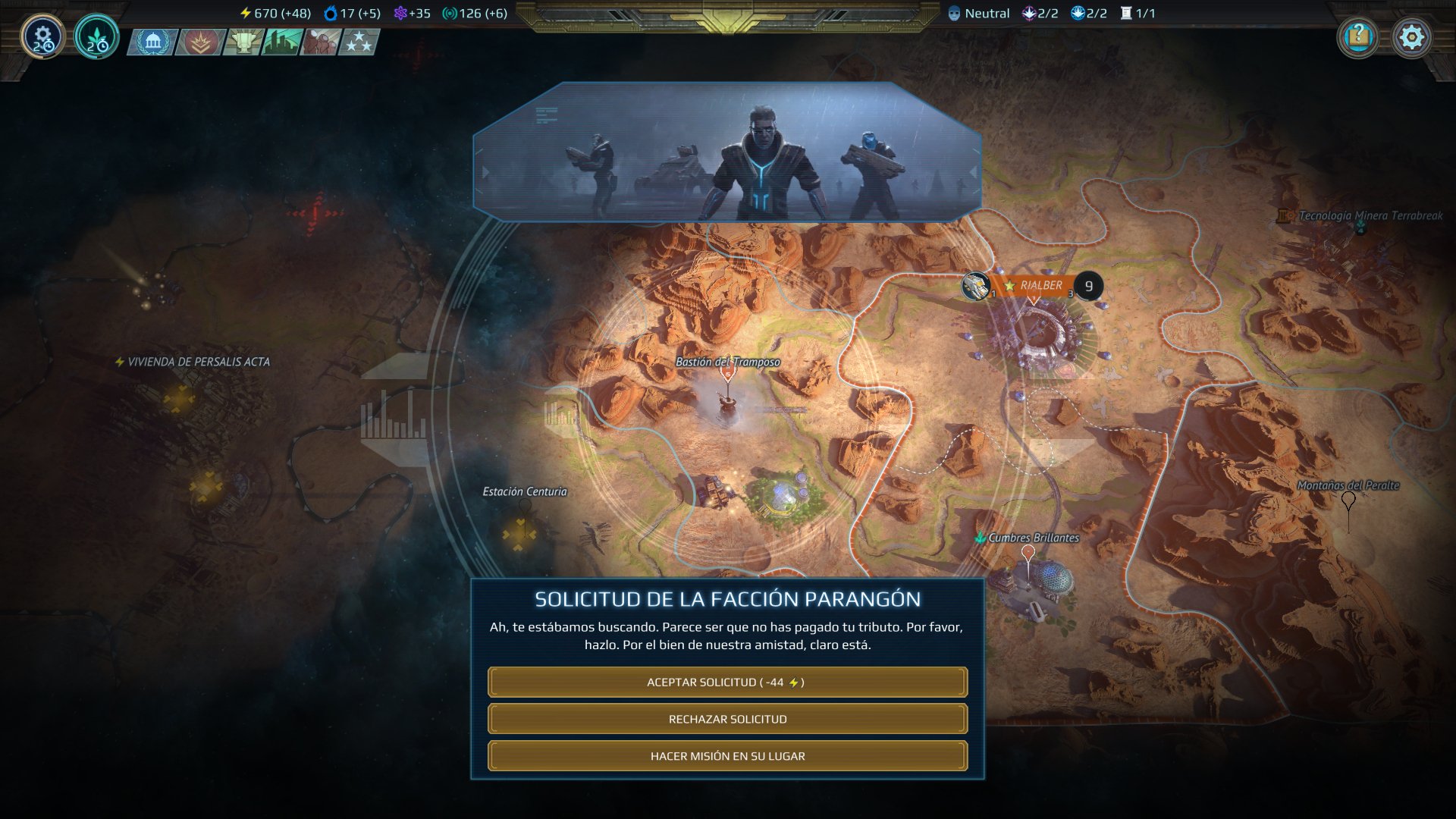Click the energy lightning resource icon

click(x=244, y=13)
